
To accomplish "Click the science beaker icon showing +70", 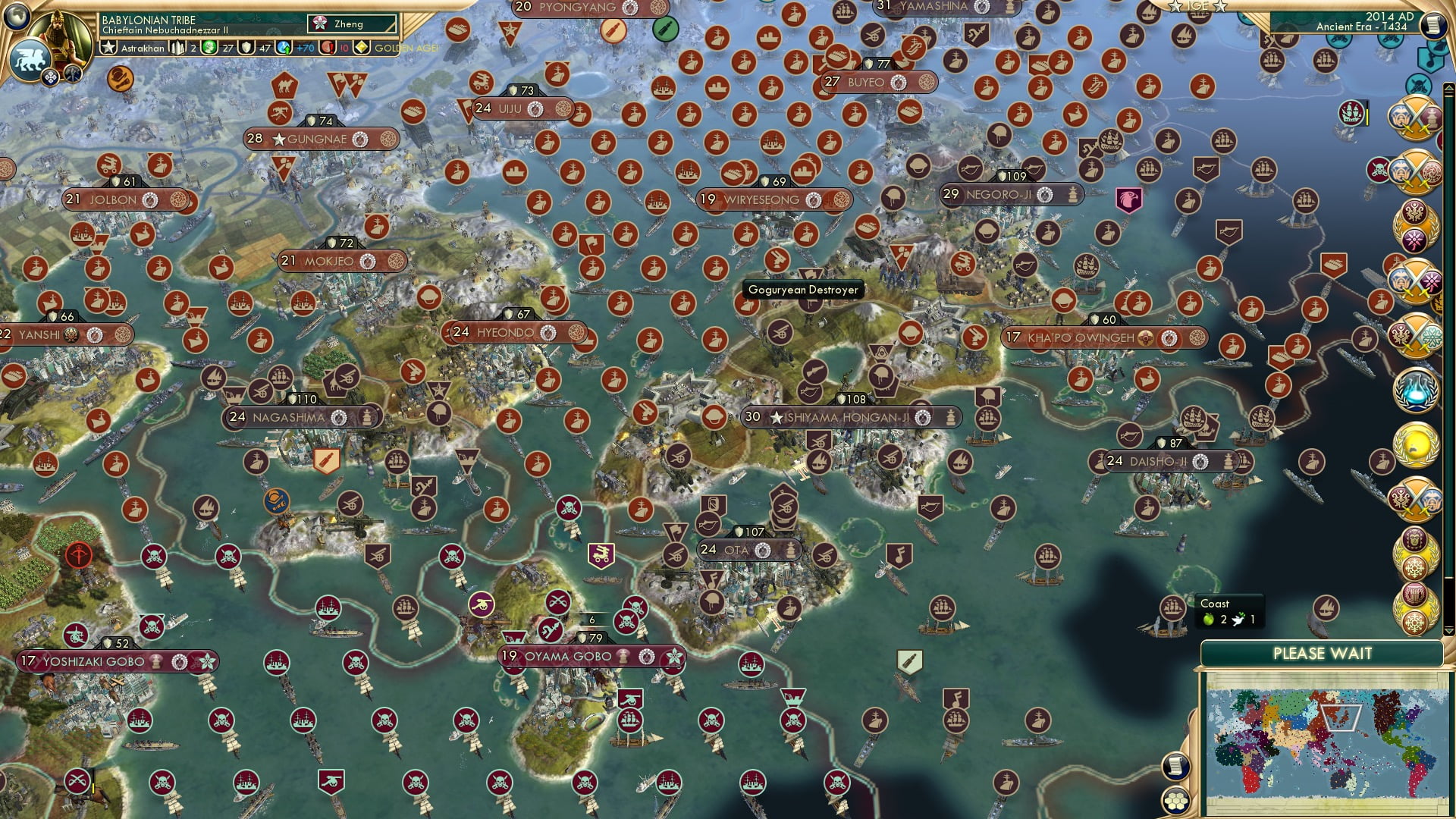I will (x=284, y=48).
